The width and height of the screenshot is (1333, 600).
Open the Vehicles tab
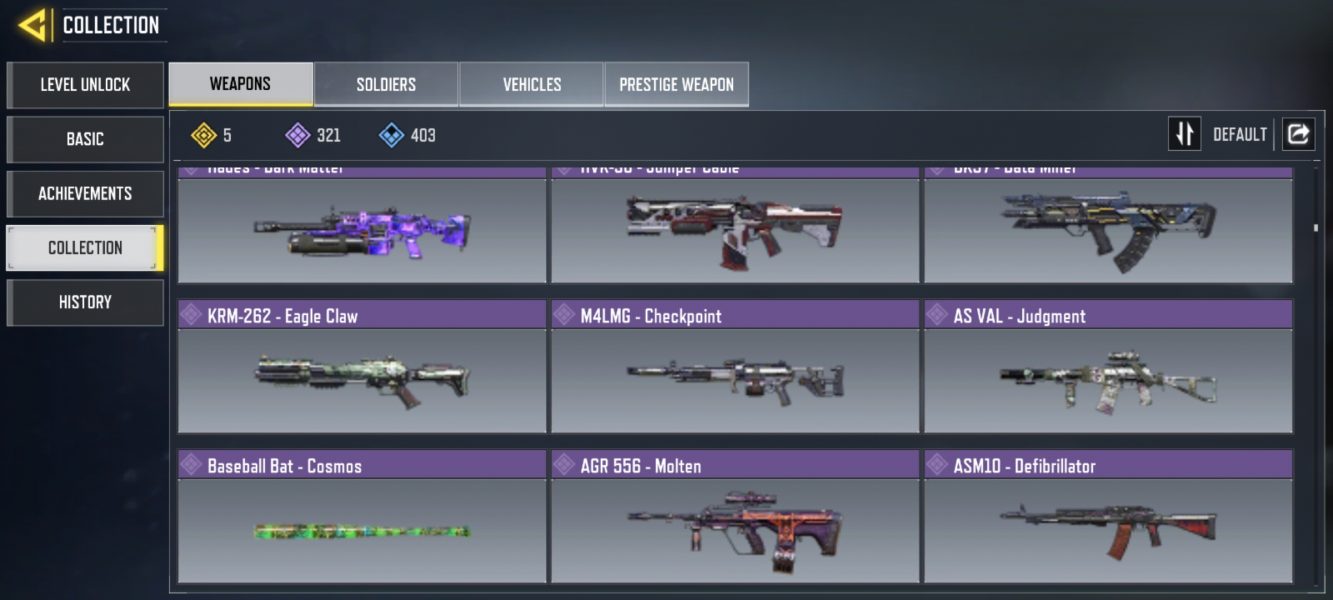[x=531, y=84]
